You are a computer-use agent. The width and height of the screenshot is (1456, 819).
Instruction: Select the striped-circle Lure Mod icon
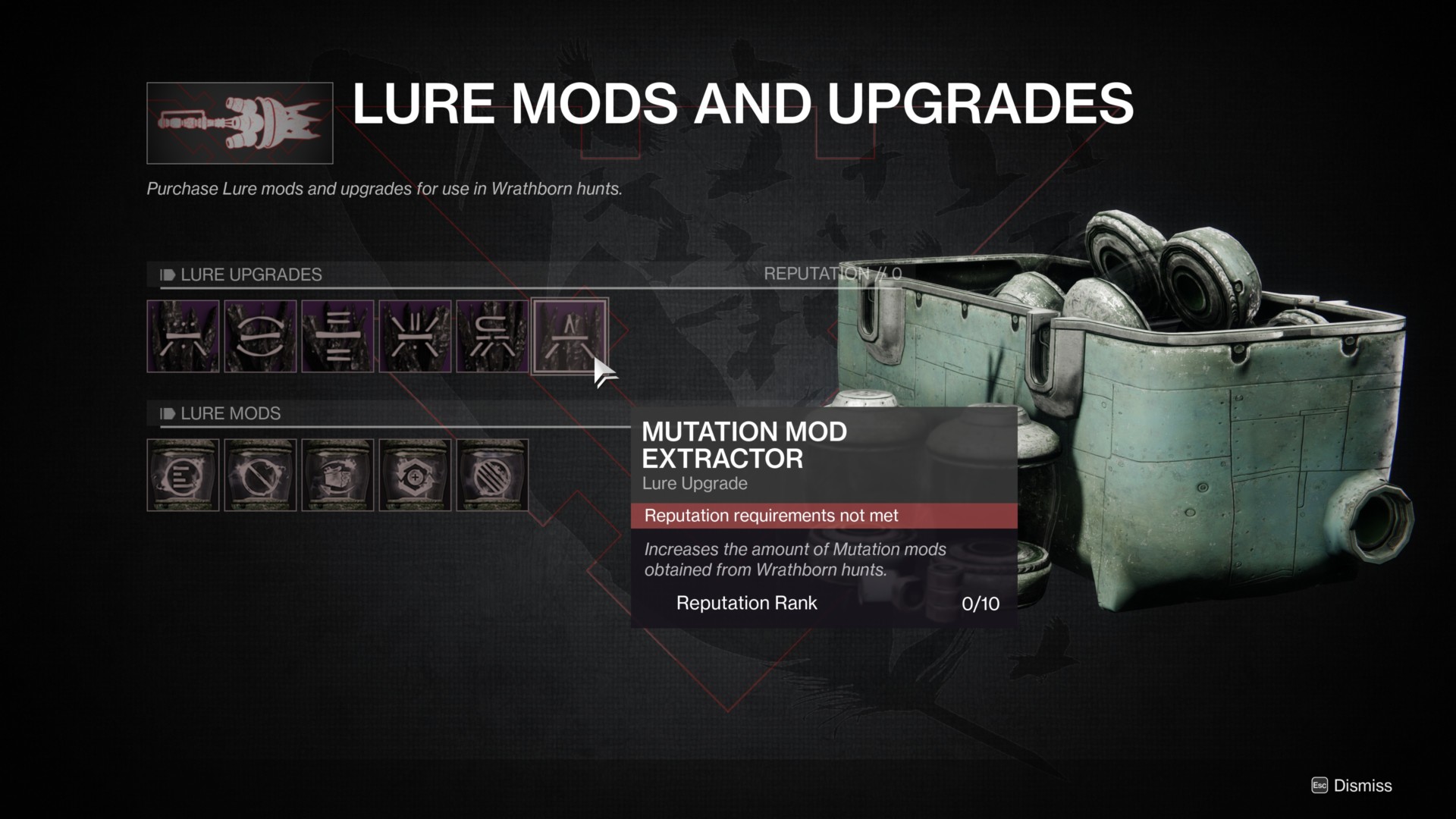(491, 475)
